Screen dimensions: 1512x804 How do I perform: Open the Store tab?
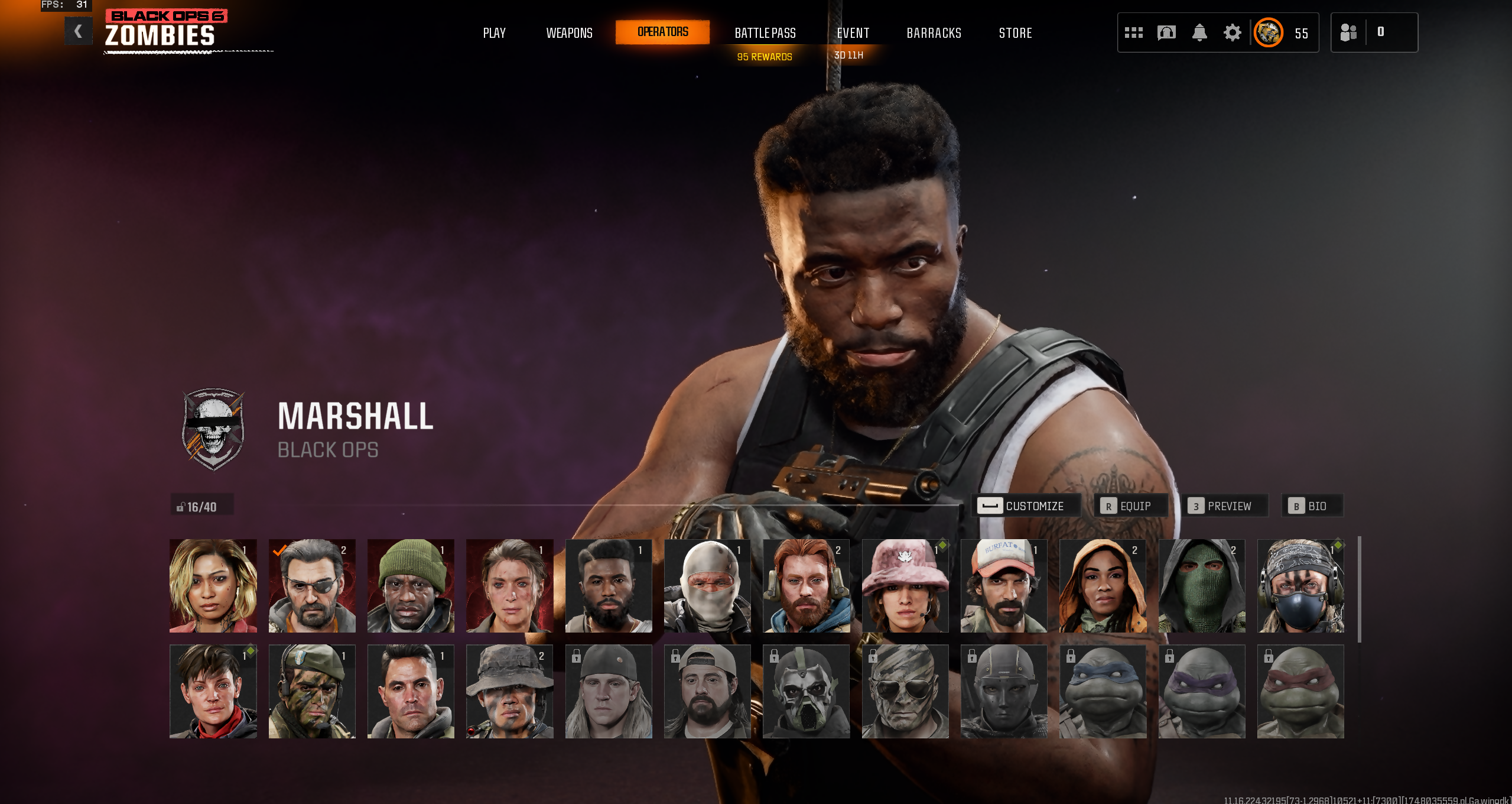coord(1015,33)
